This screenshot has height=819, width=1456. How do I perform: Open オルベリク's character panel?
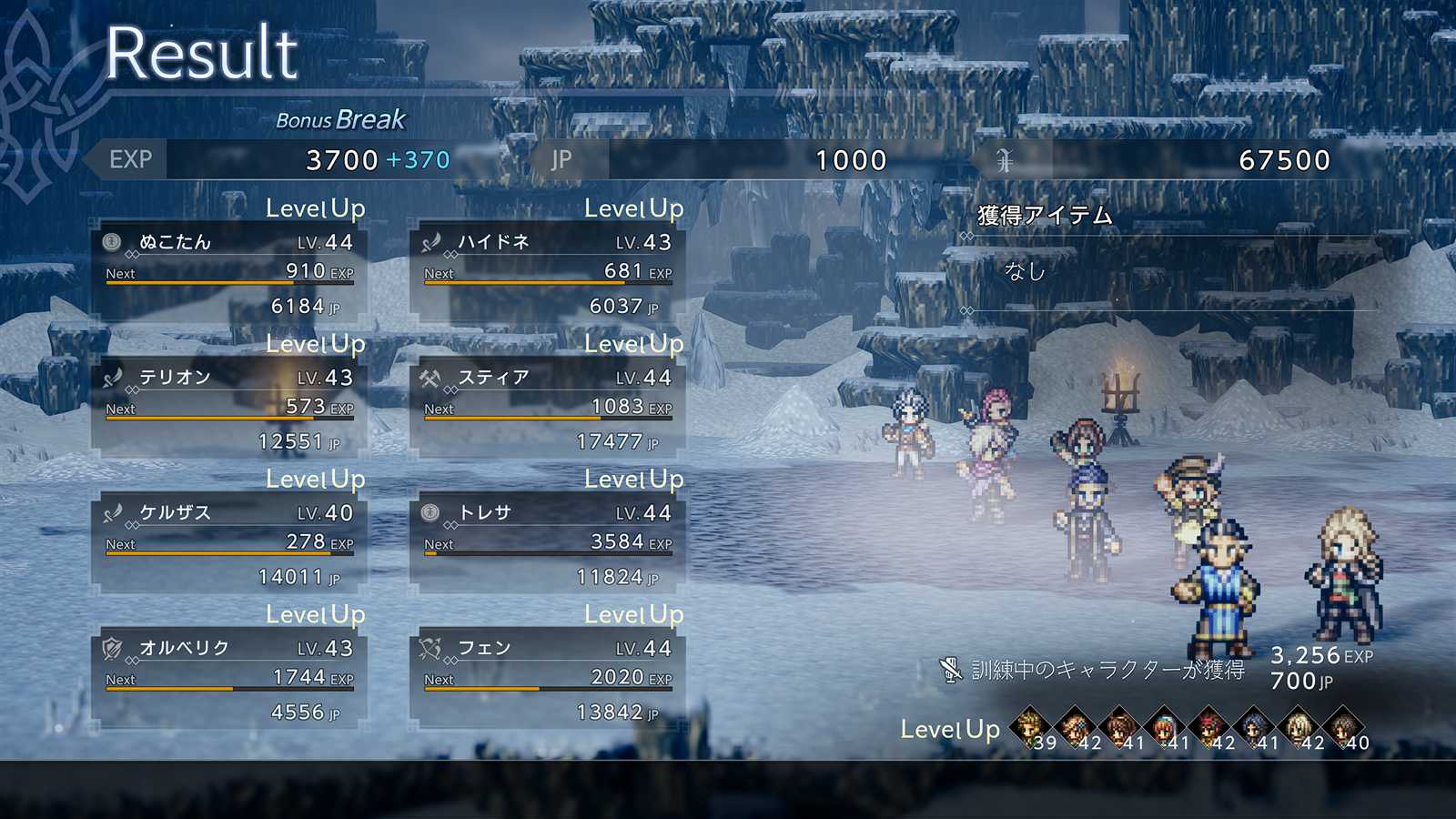[229, 680]
